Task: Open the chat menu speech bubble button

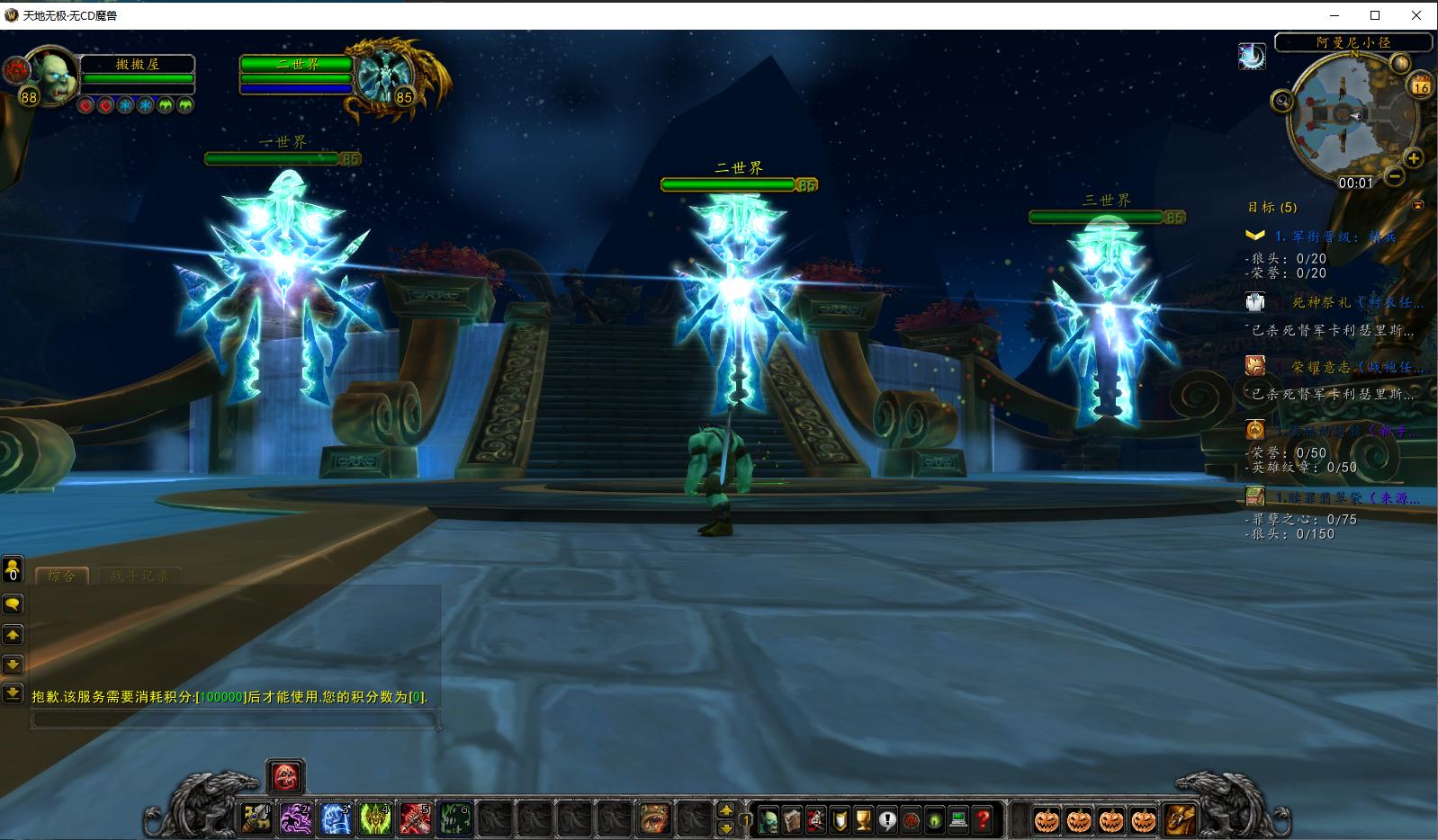Action: (x=13, y=604)
